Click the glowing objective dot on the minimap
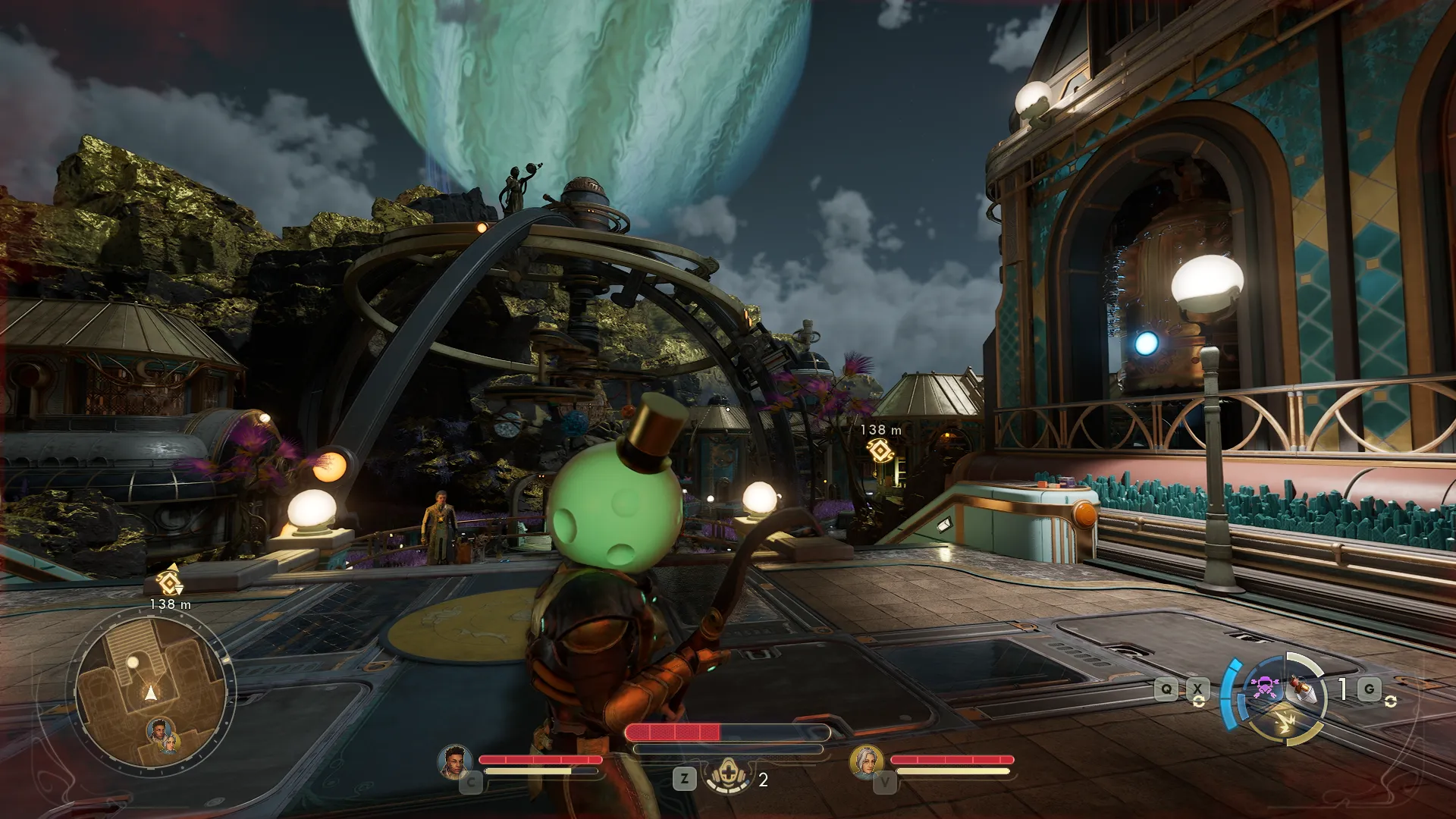Image resolution: width=1456 pixels, height=819 pixels. pos(133,663)
